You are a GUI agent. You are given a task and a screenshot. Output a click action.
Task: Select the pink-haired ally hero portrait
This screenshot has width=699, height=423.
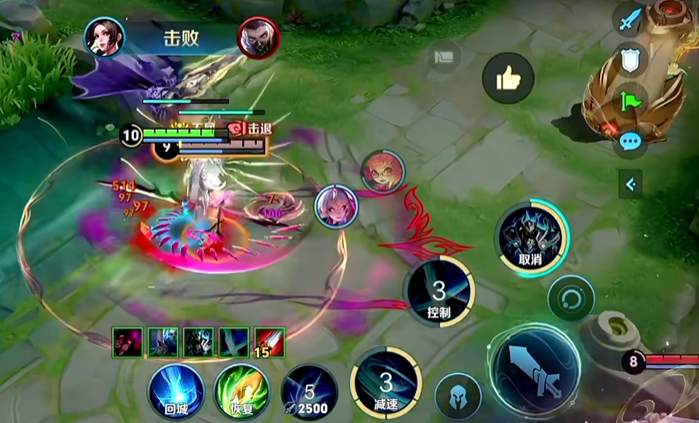[334, 205]
